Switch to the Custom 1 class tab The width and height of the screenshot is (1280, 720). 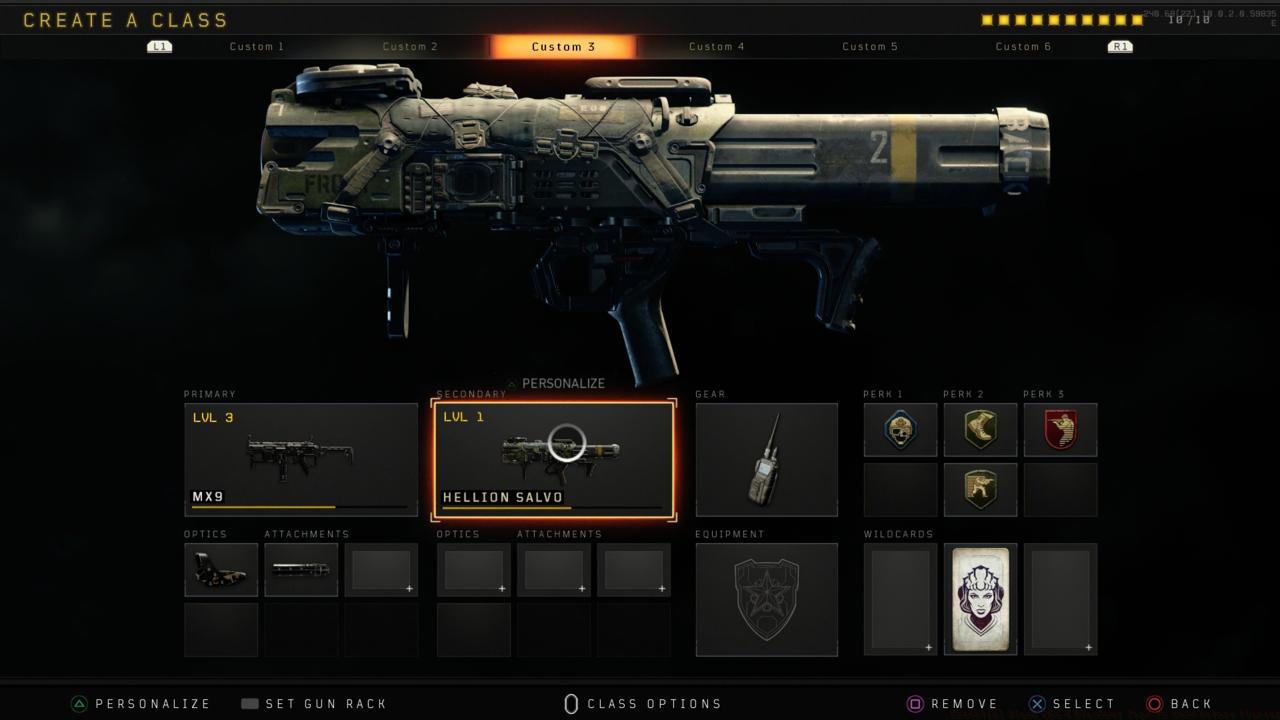coord(257,47)
